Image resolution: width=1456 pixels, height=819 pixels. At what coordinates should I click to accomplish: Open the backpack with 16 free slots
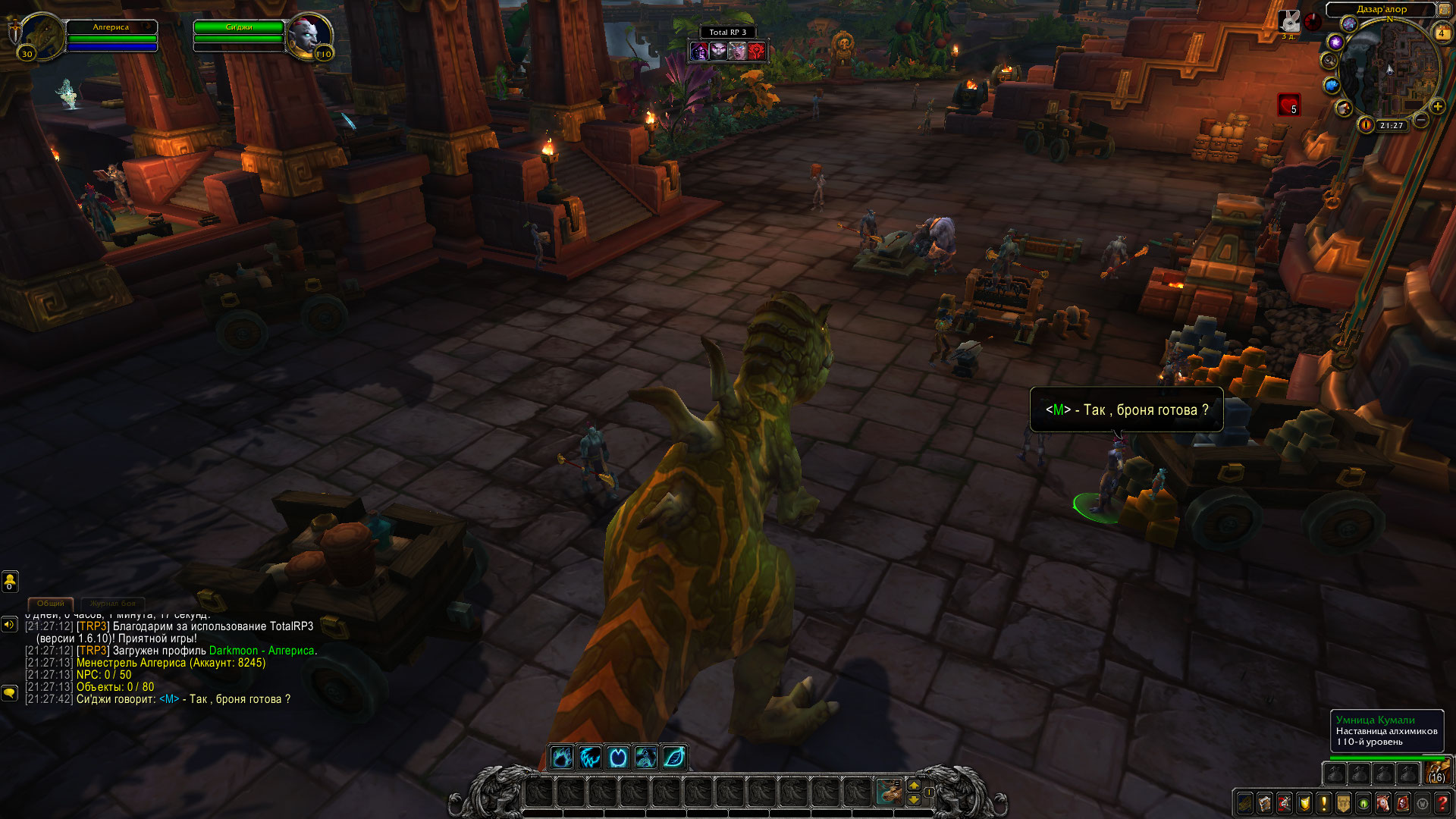(1436, 772)
